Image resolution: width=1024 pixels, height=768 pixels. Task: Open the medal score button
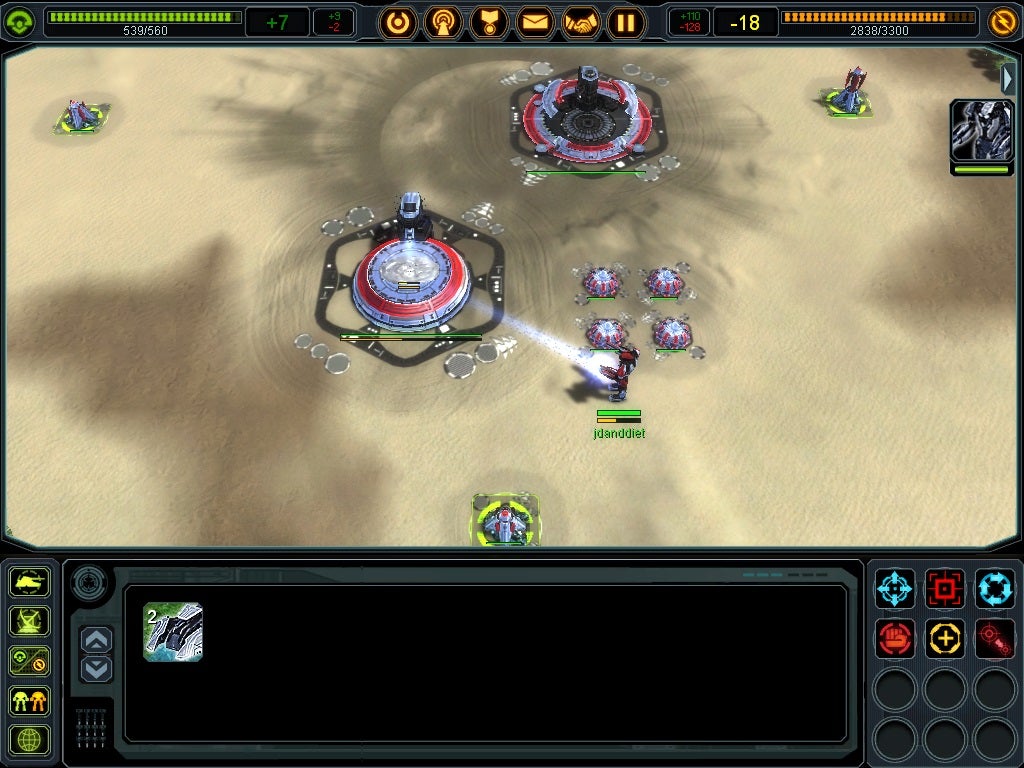[489, 22]
